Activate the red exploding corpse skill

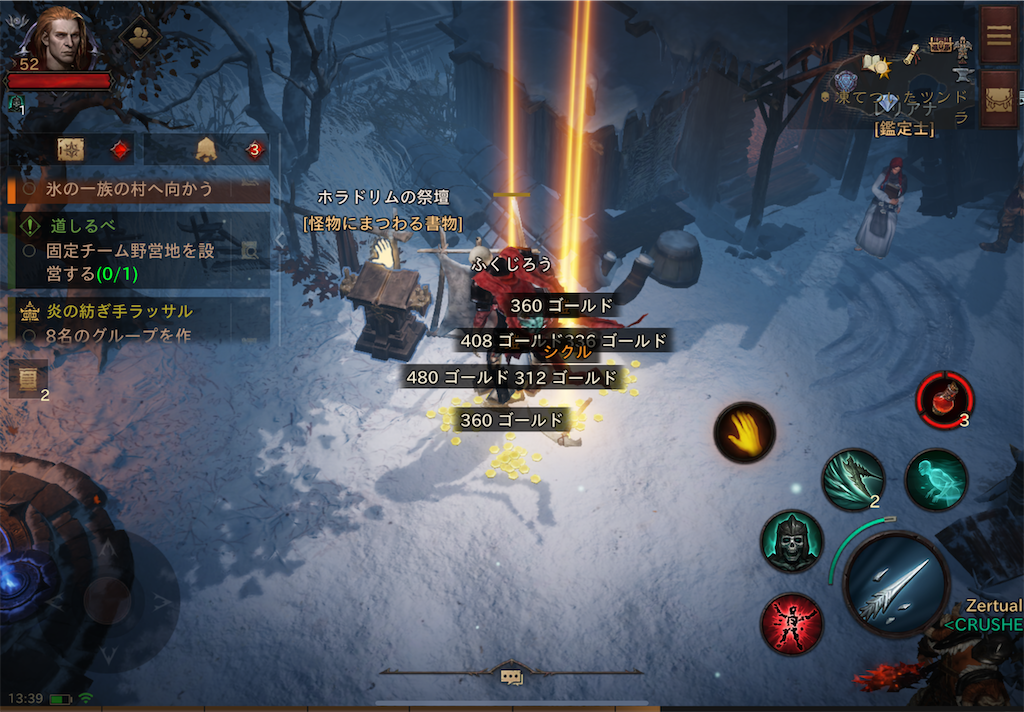point(791,624)
